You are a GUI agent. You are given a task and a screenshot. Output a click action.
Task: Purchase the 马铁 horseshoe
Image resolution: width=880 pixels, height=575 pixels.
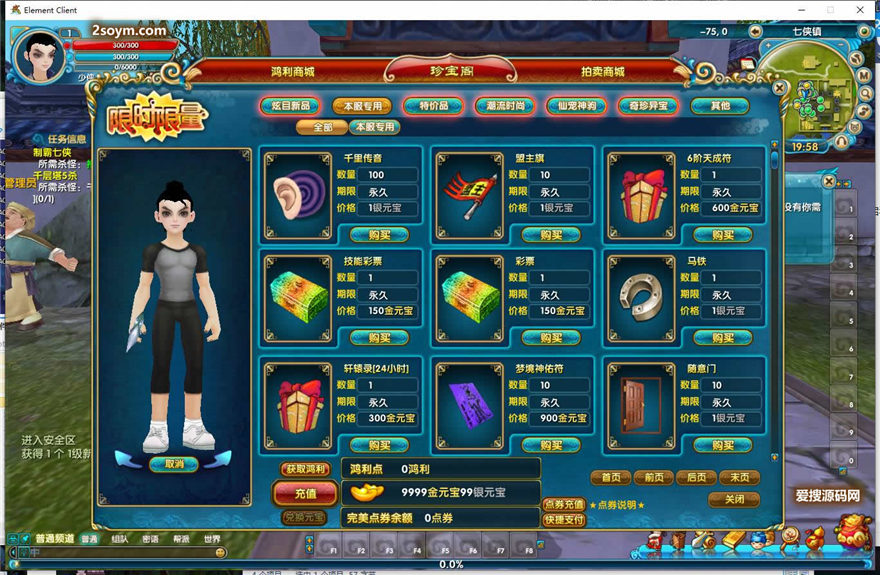(x=722, y=338)
